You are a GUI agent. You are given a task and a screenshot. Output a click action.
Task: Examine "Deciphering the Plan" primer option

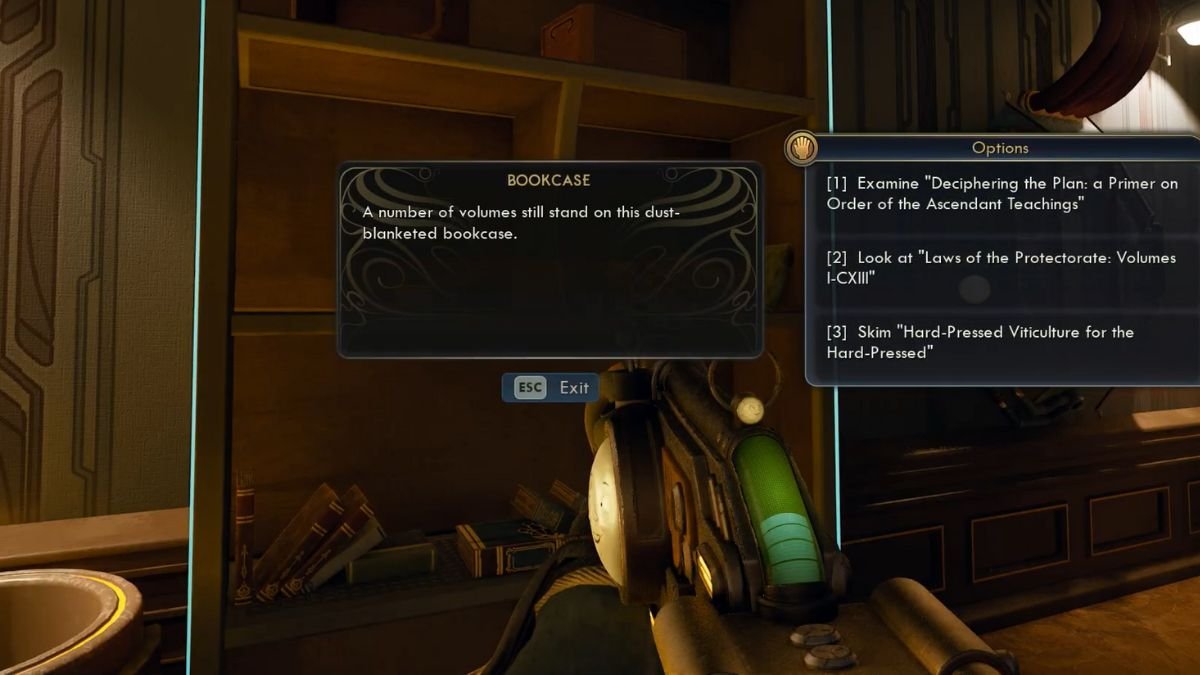(x=1001, y=193)
